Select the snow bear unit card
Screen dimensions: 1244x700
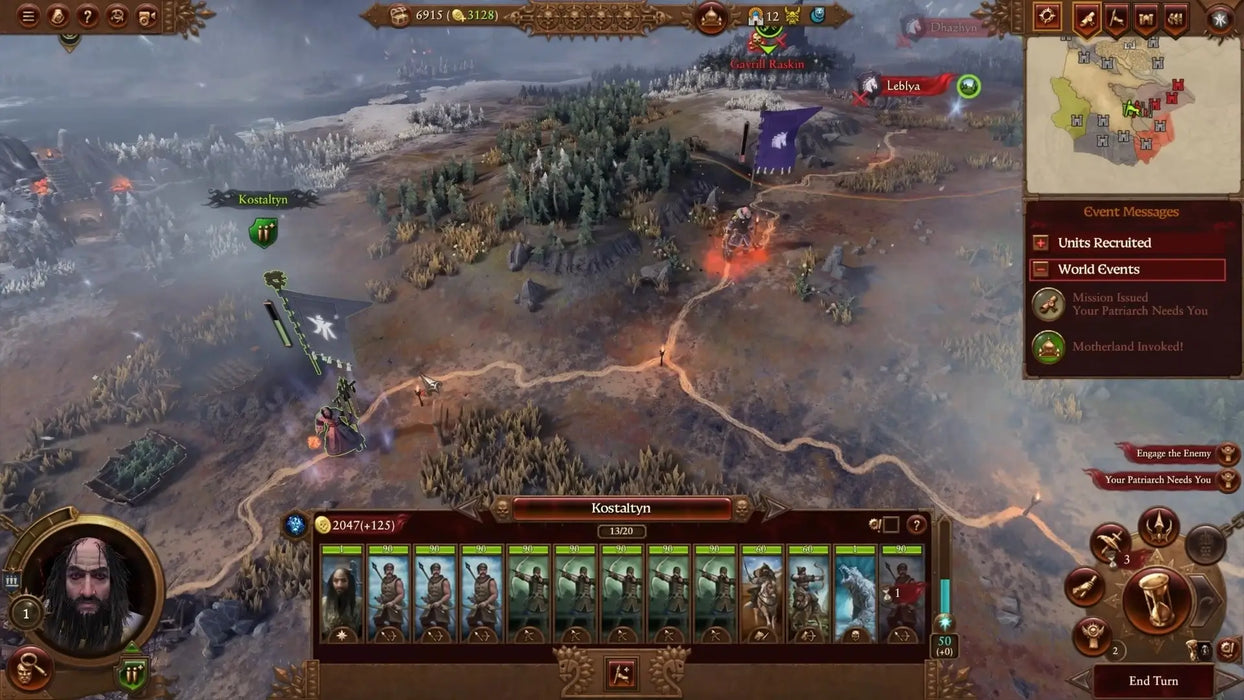855,593
